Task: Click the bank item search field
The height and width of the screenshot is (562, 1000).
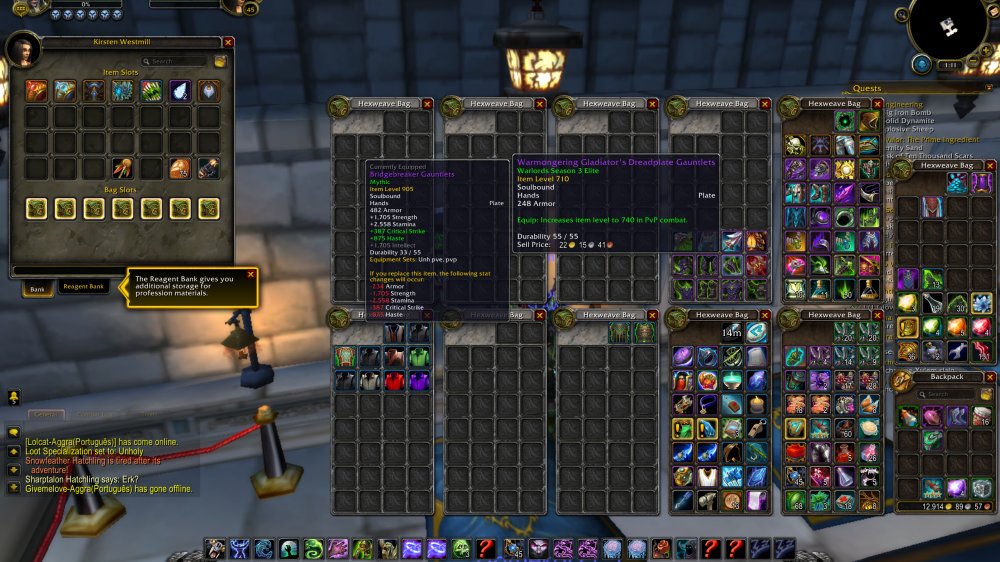Action: pyautogui.click(x=177, y=61)
